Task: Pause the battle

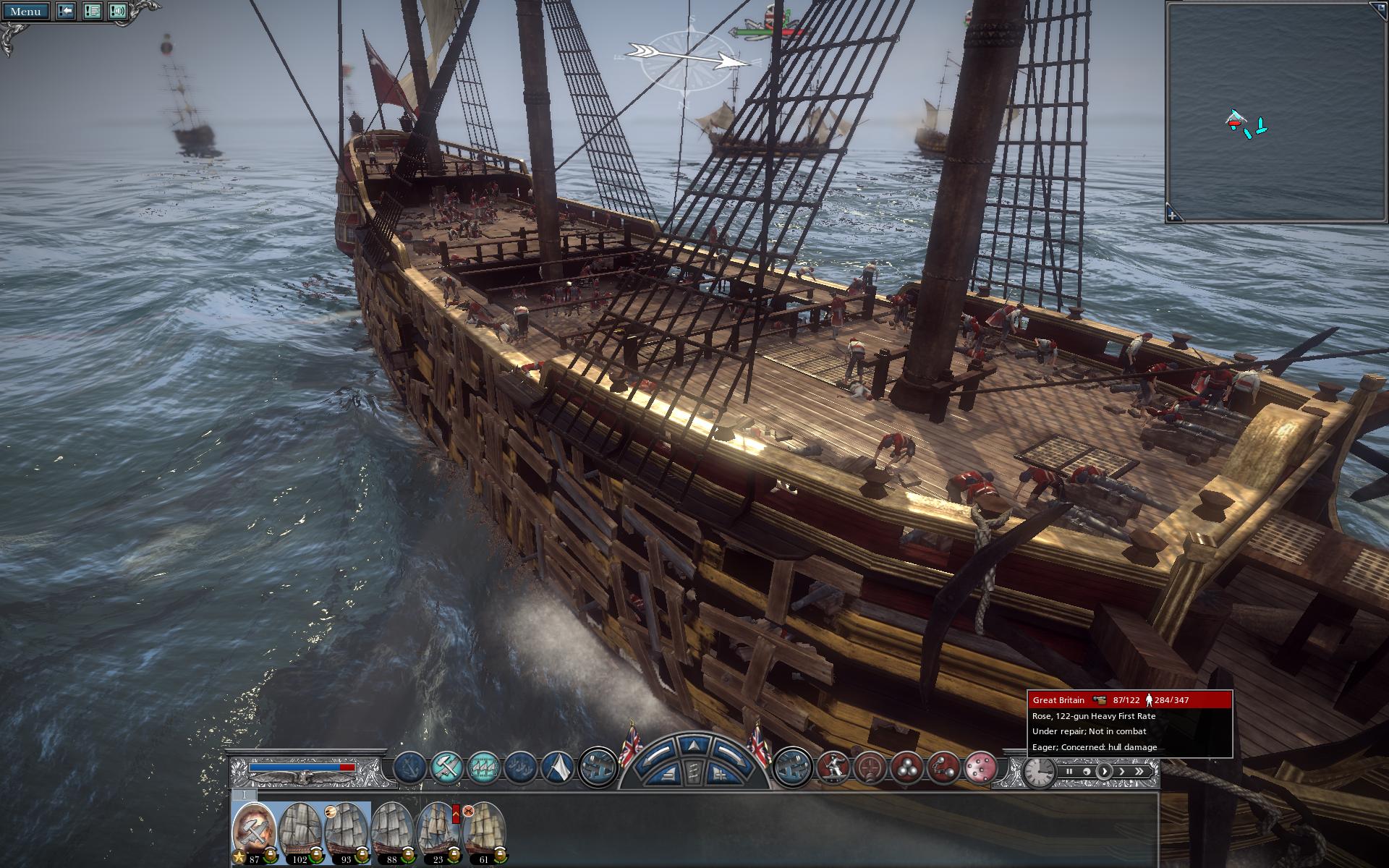Action: [x=1069, y=772]
